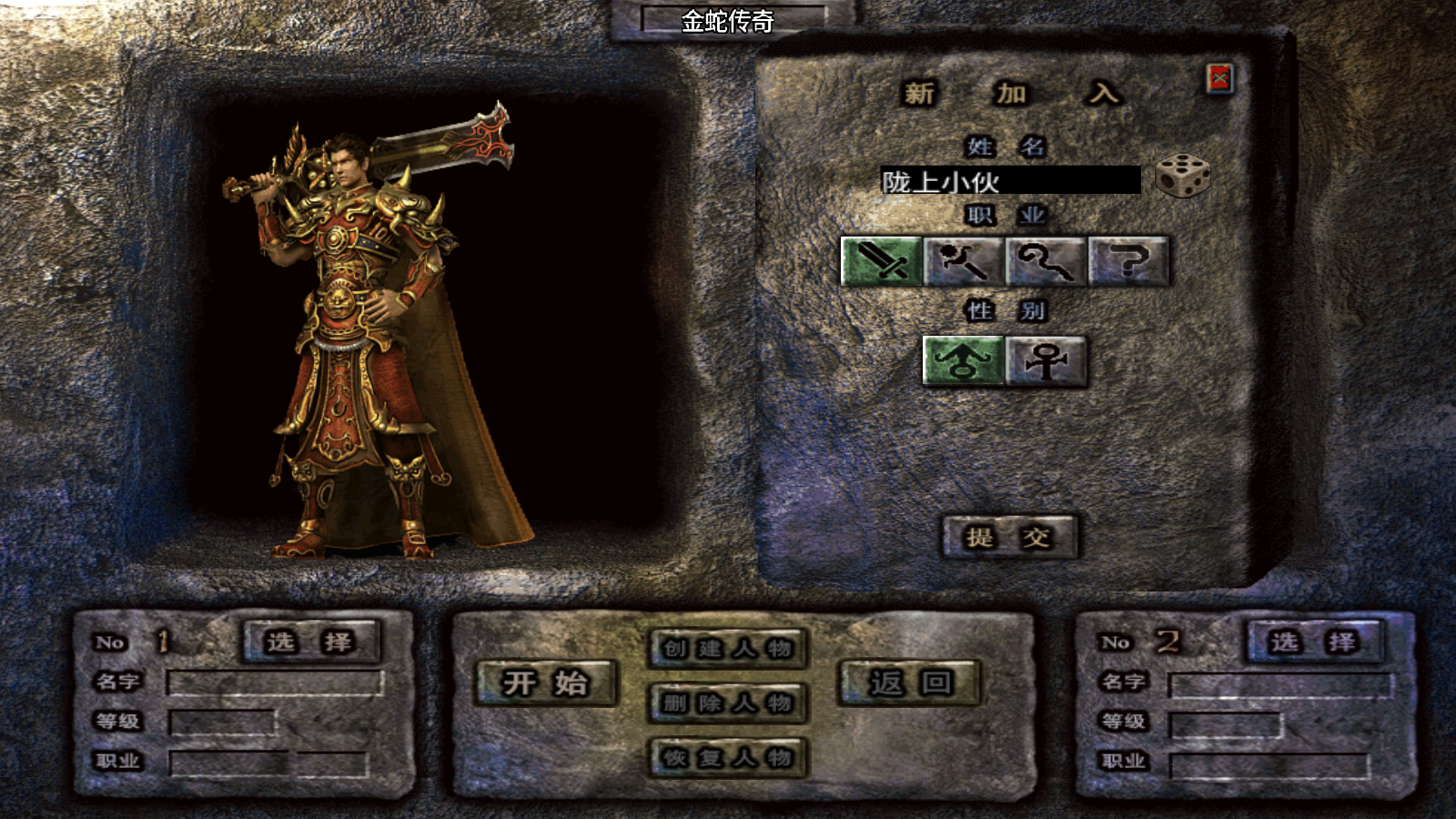Open 创建人物 create character
The height and width of the screenshot is (819, 1456).
728,649
